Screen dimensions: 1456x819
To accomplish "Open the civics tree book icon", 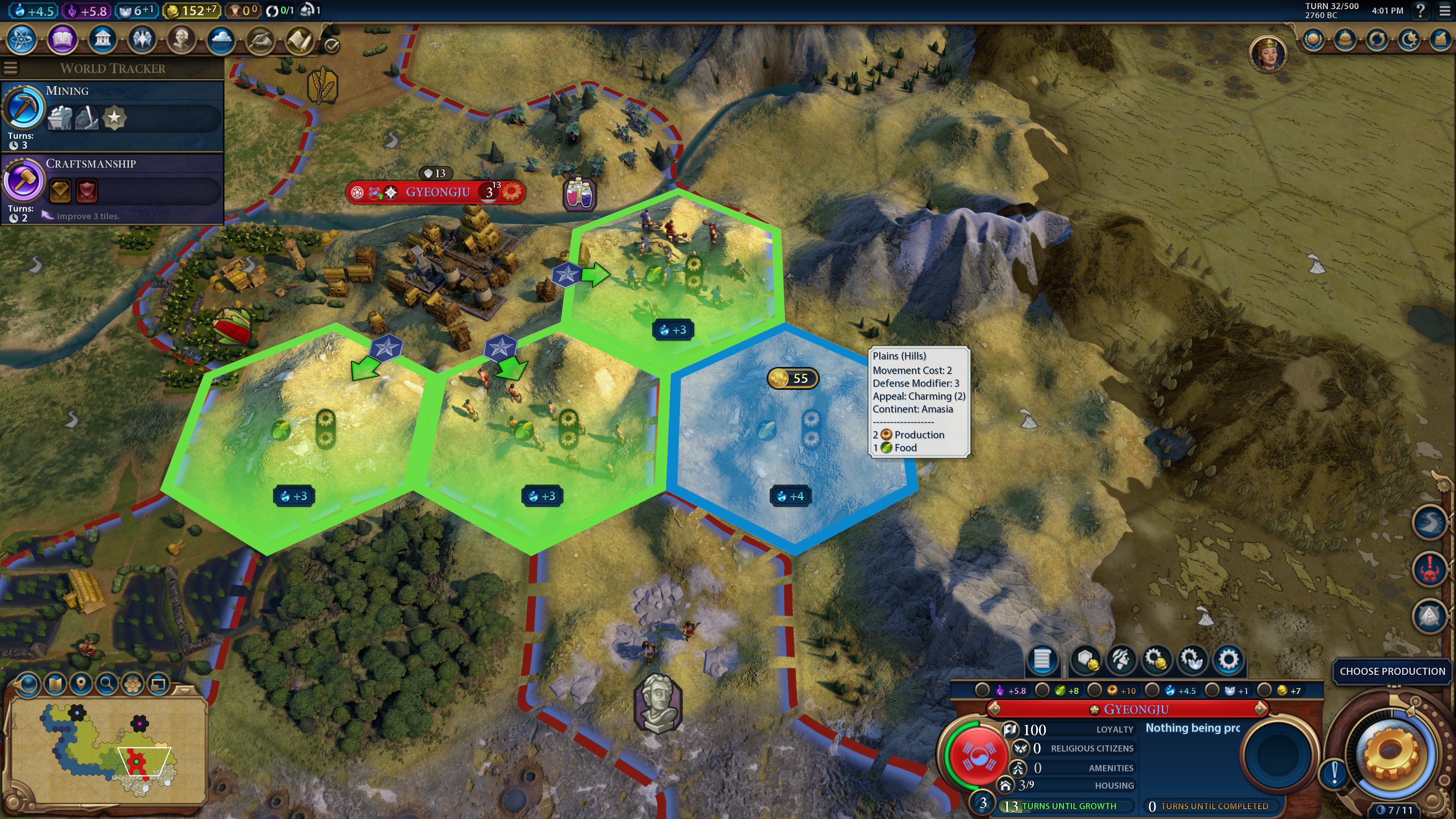I will point(62,39).
